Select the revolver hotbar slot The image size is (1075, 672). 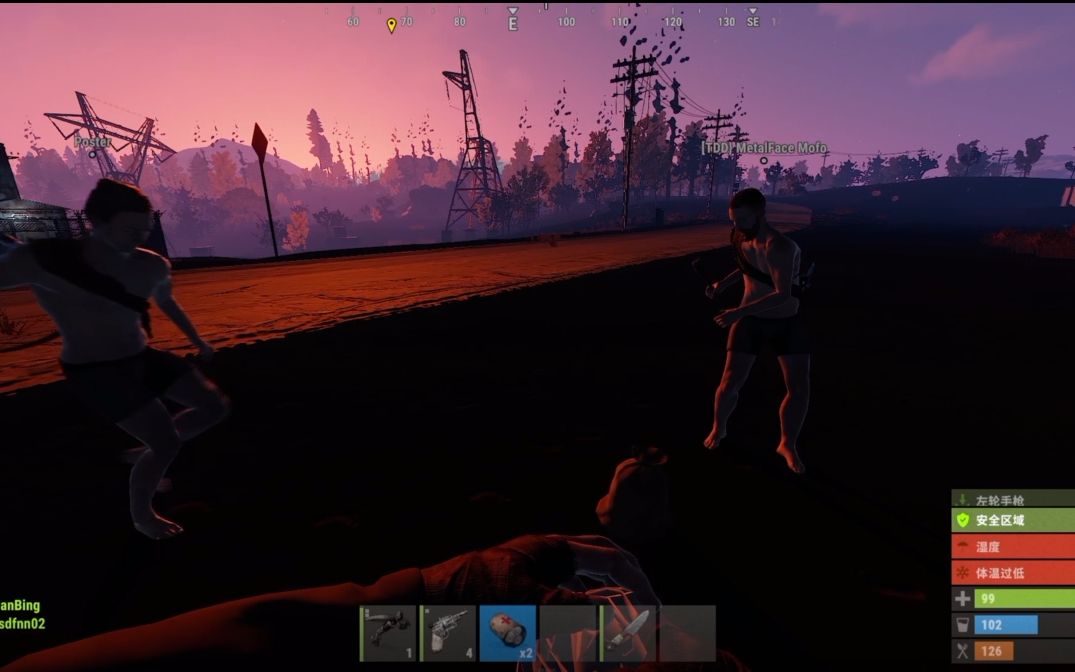(x=448, y=633)
